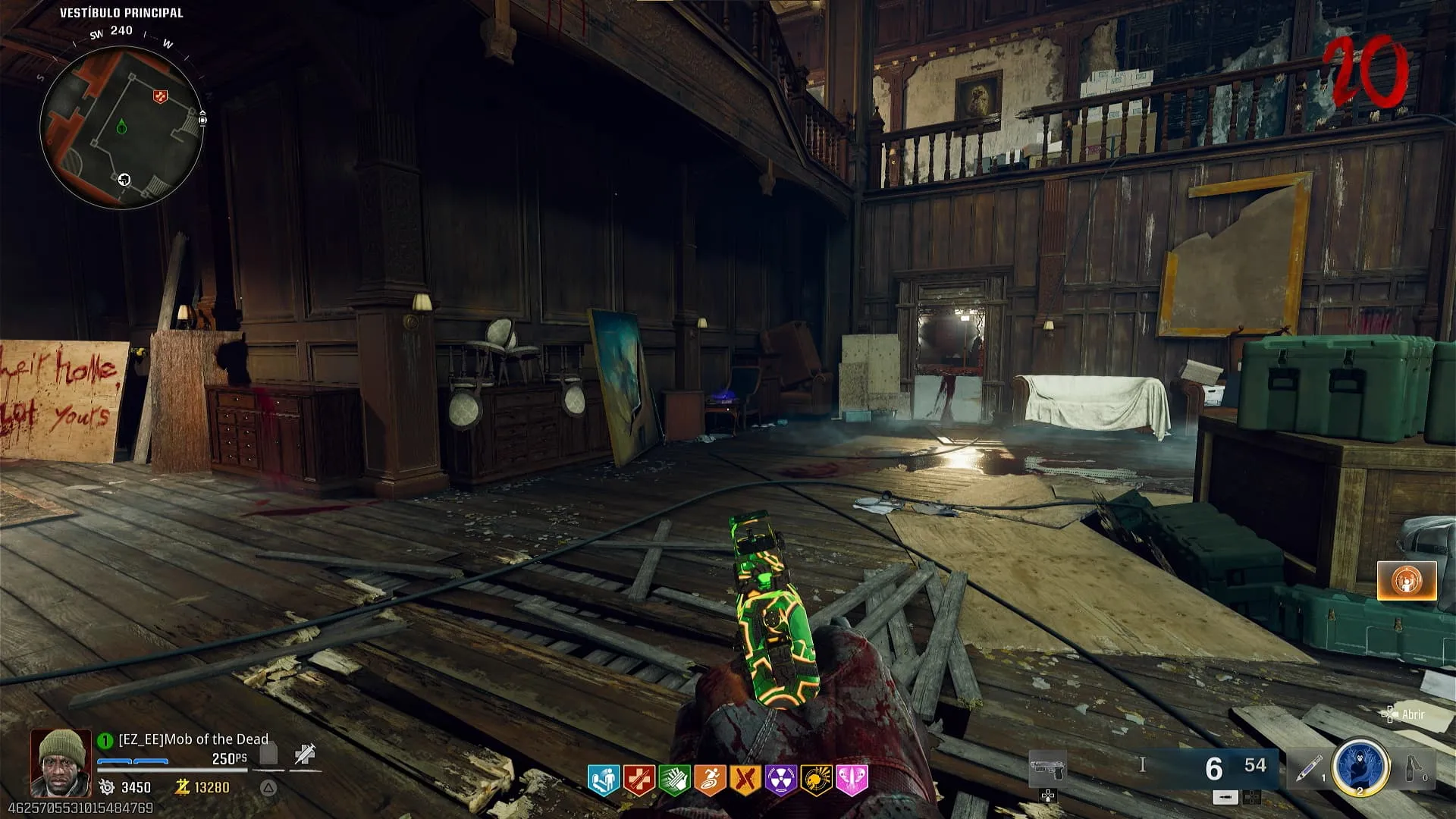Select the yellow crossed-pistols perk icon
Image resolution: width=1456 pixels, height=819 pixels.
[745, 780]
